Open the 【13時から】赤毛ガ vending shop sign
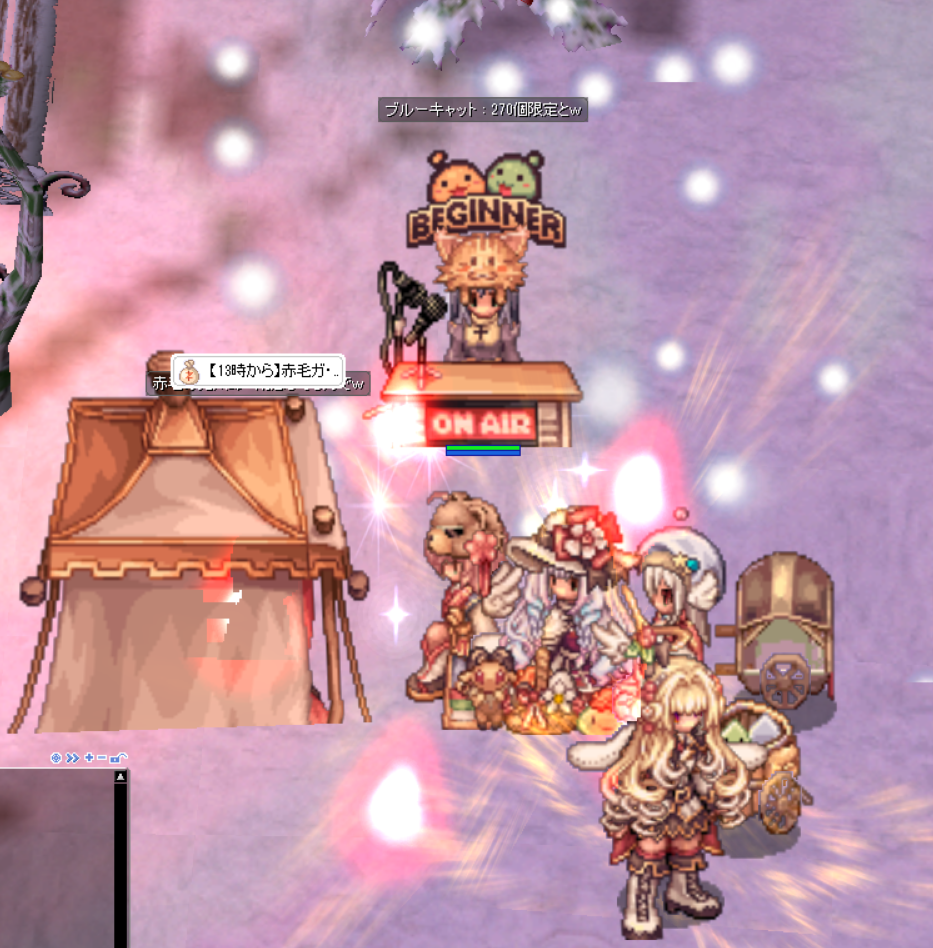Viewport: 933px width, 948px height. coord(258,372)
